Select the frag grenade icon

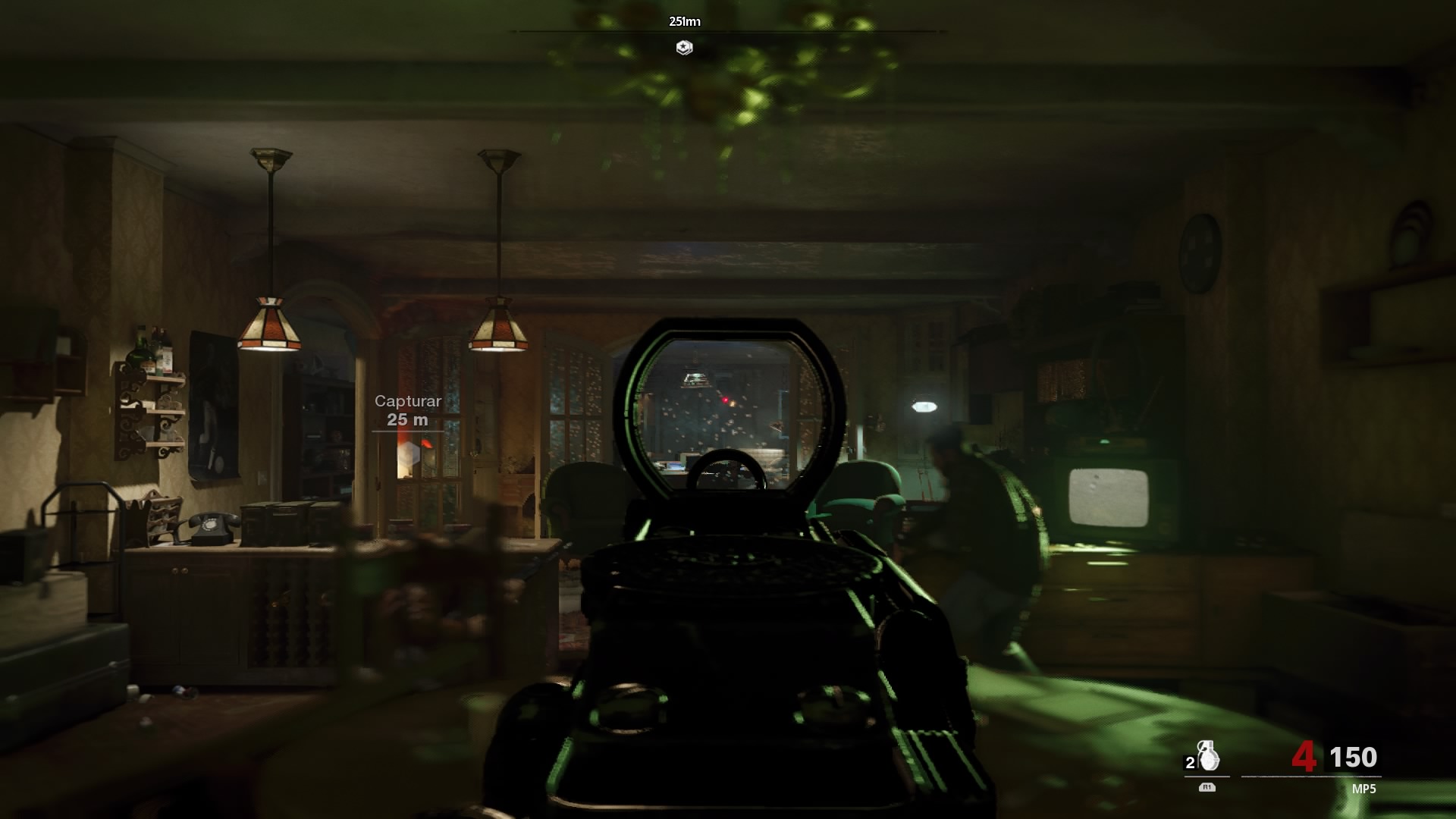point(1208,755)
